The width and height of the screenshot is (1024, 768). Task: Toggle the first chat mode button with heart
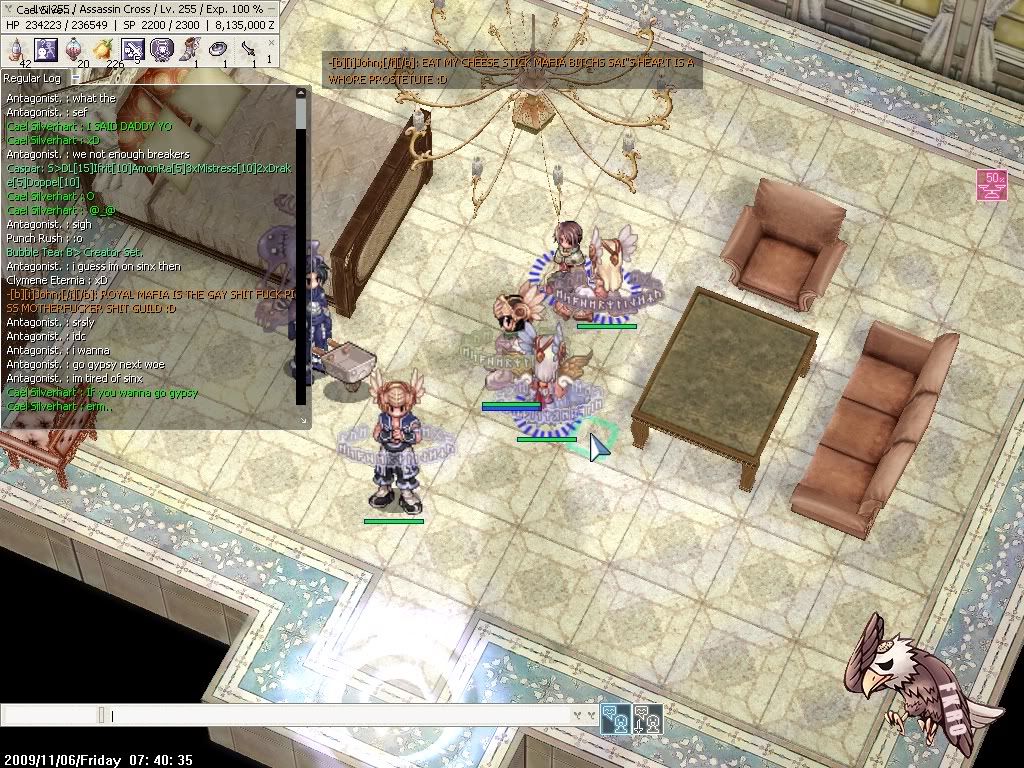[x=615, y=717]
